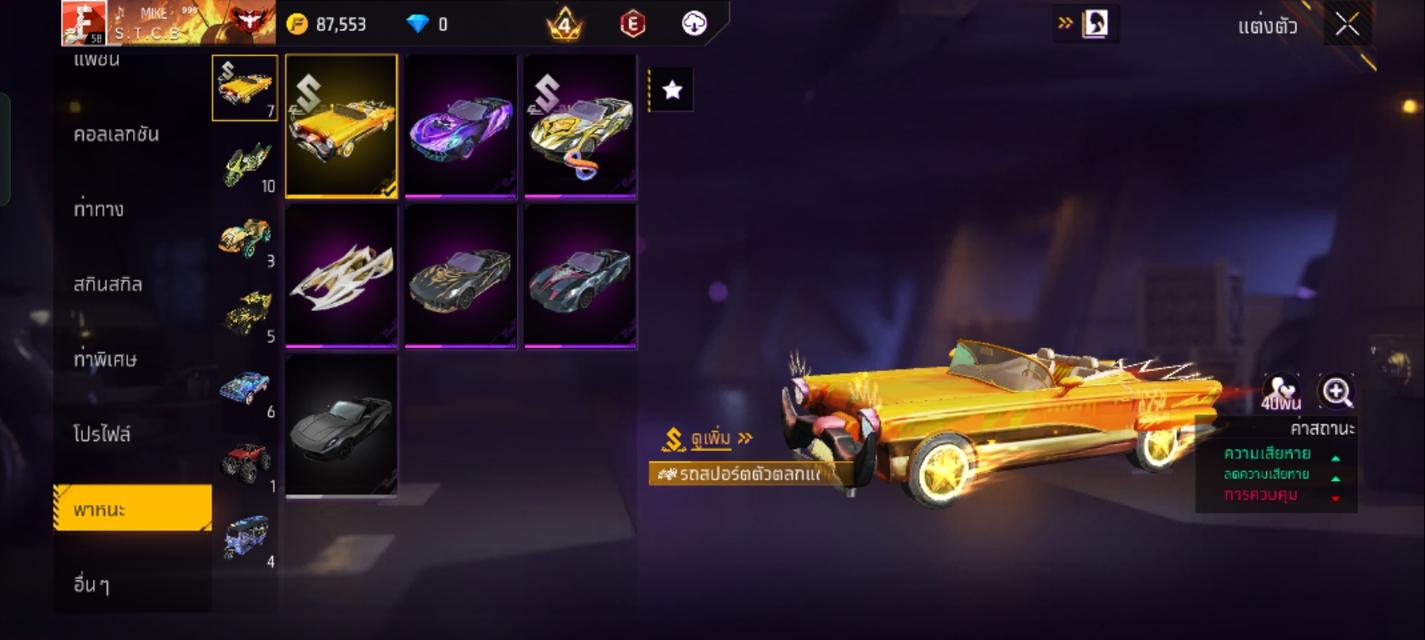Select the plain black sports car skin
The image size is (1425, 640).
[x=341, y=425]
